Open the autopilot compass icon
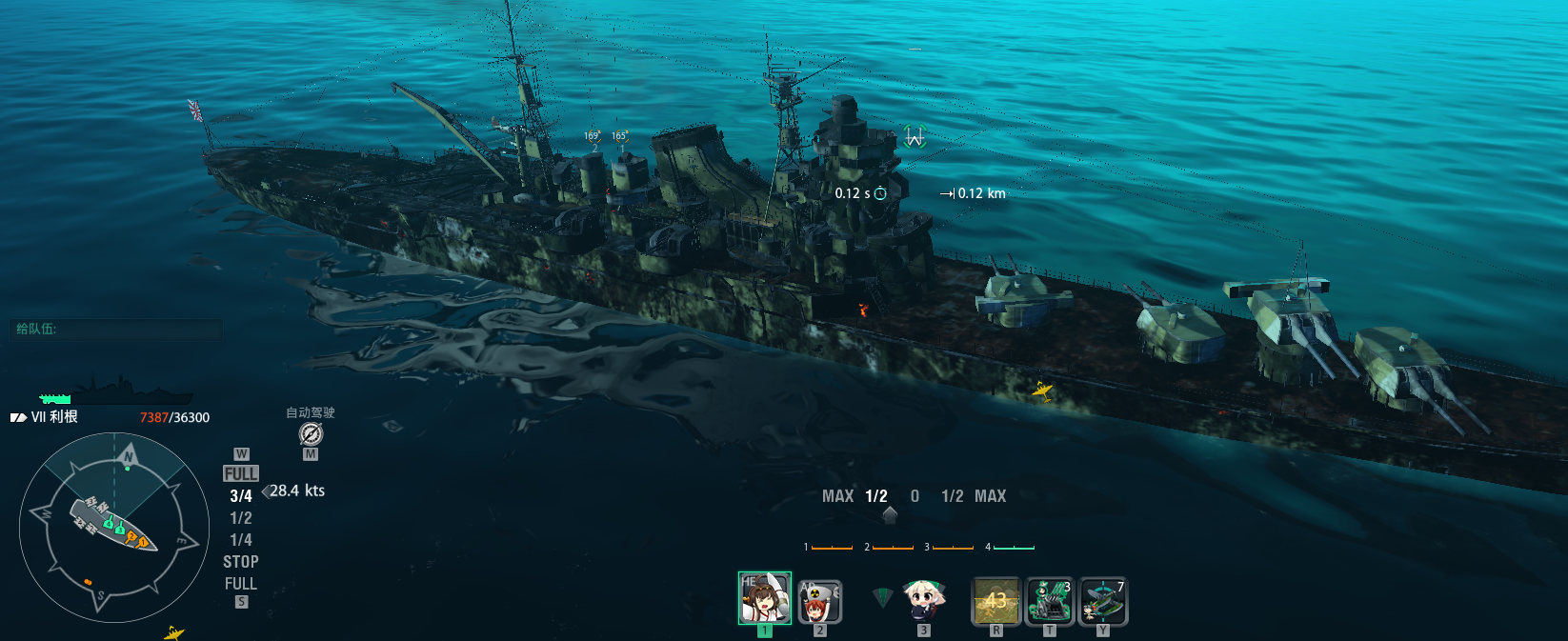The image size is (1568, 641). point(311,434)
